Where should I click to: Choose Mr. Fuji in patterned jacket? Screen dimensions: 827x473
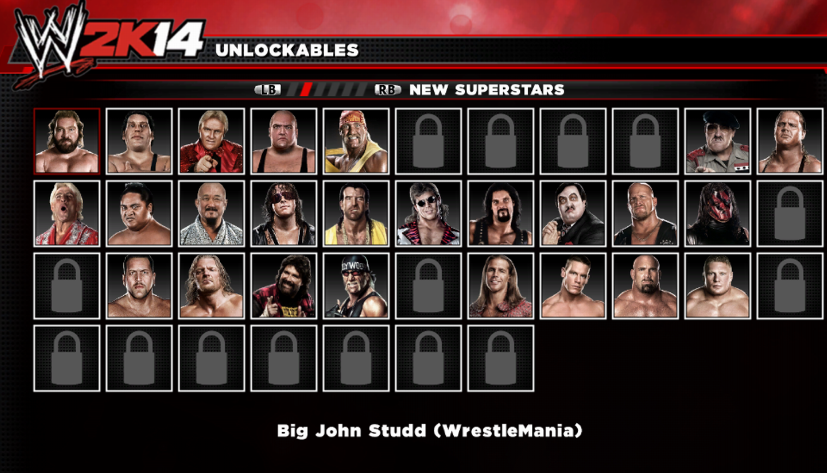point(212,213)
